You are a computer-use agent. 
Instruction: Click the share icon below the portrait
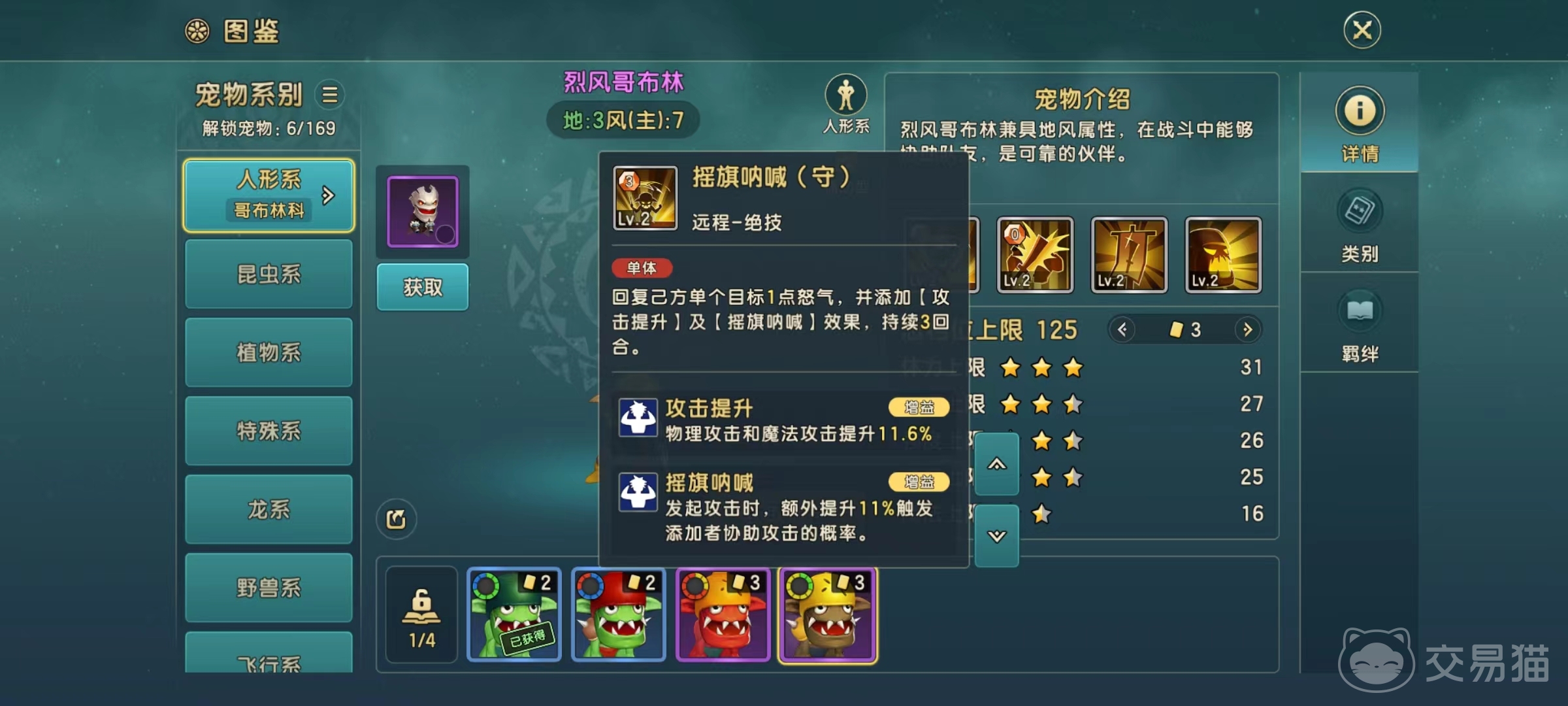click(396, 519)
